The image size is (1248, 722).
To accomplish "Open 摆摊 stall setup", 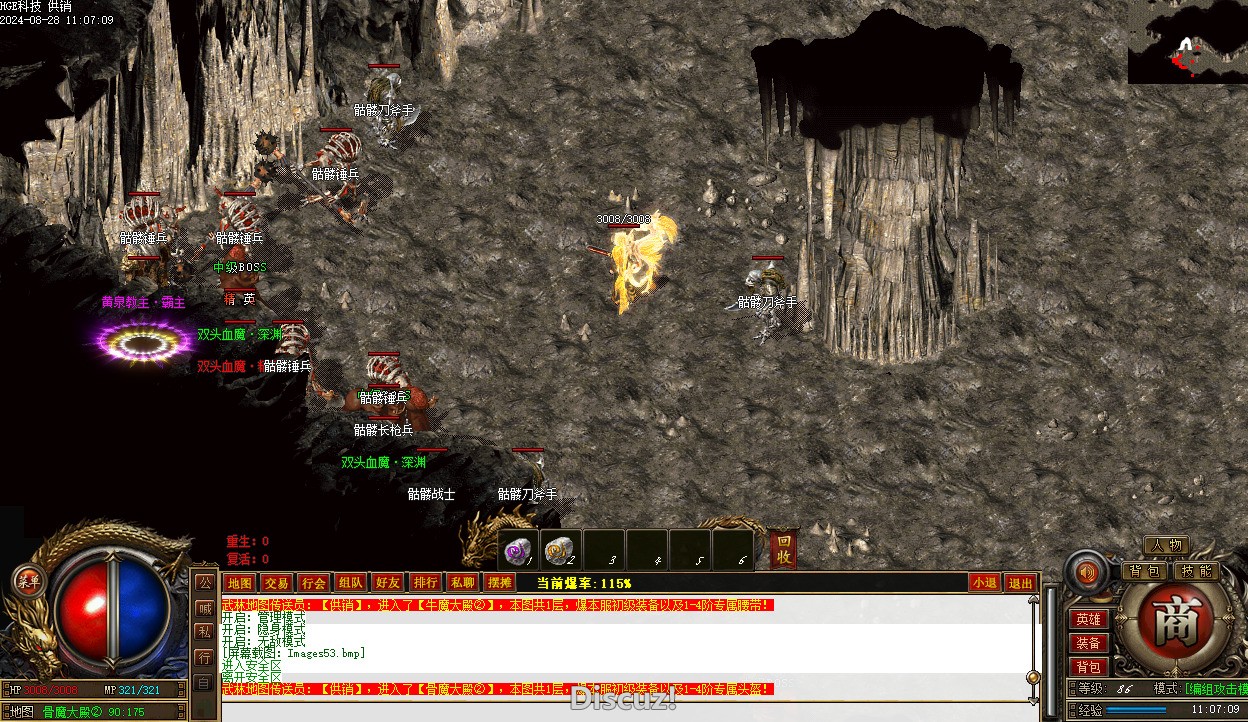I will [x=499, y=583].
